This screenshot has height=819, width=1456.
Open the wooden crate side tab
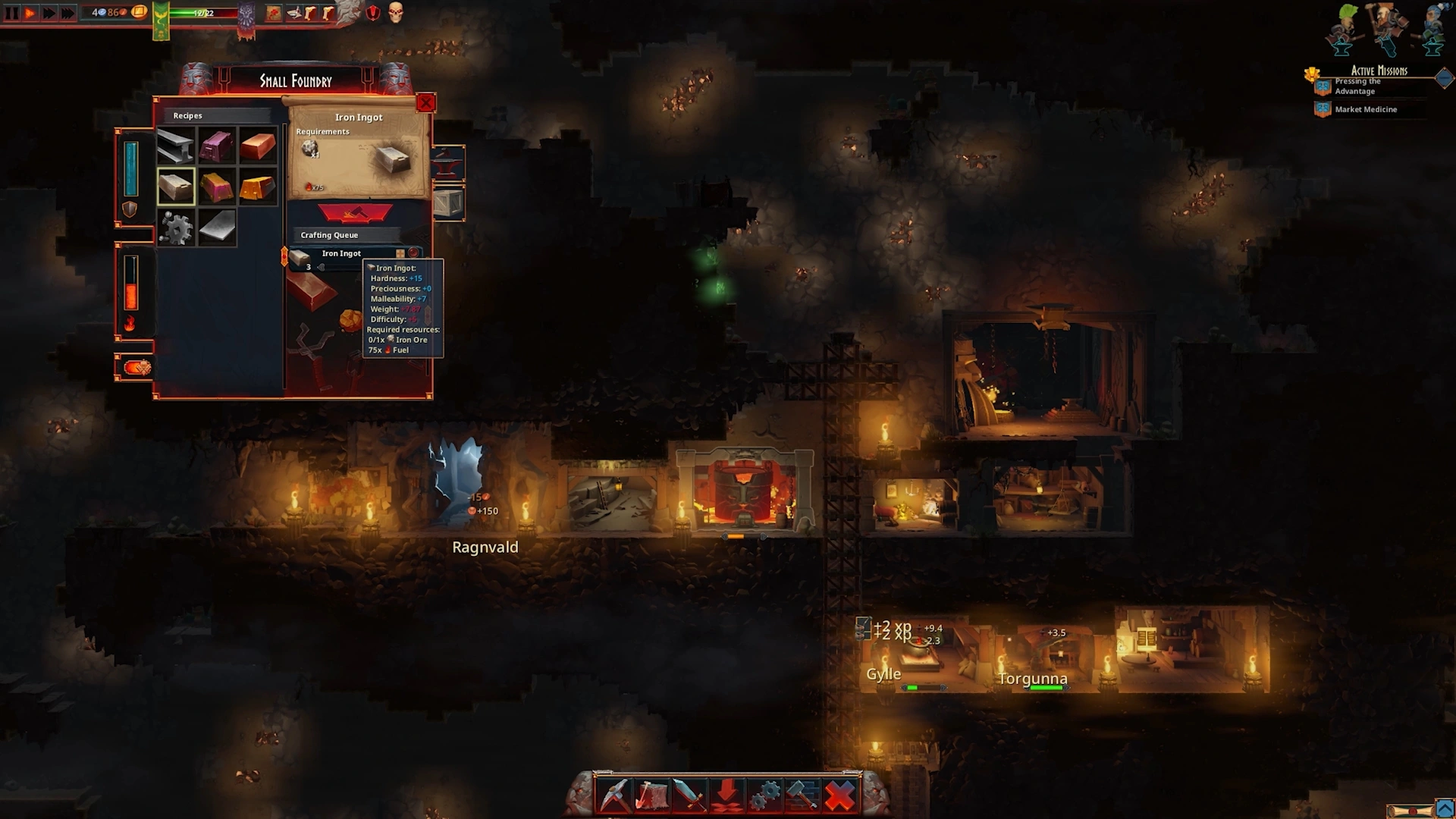(448, 203)
